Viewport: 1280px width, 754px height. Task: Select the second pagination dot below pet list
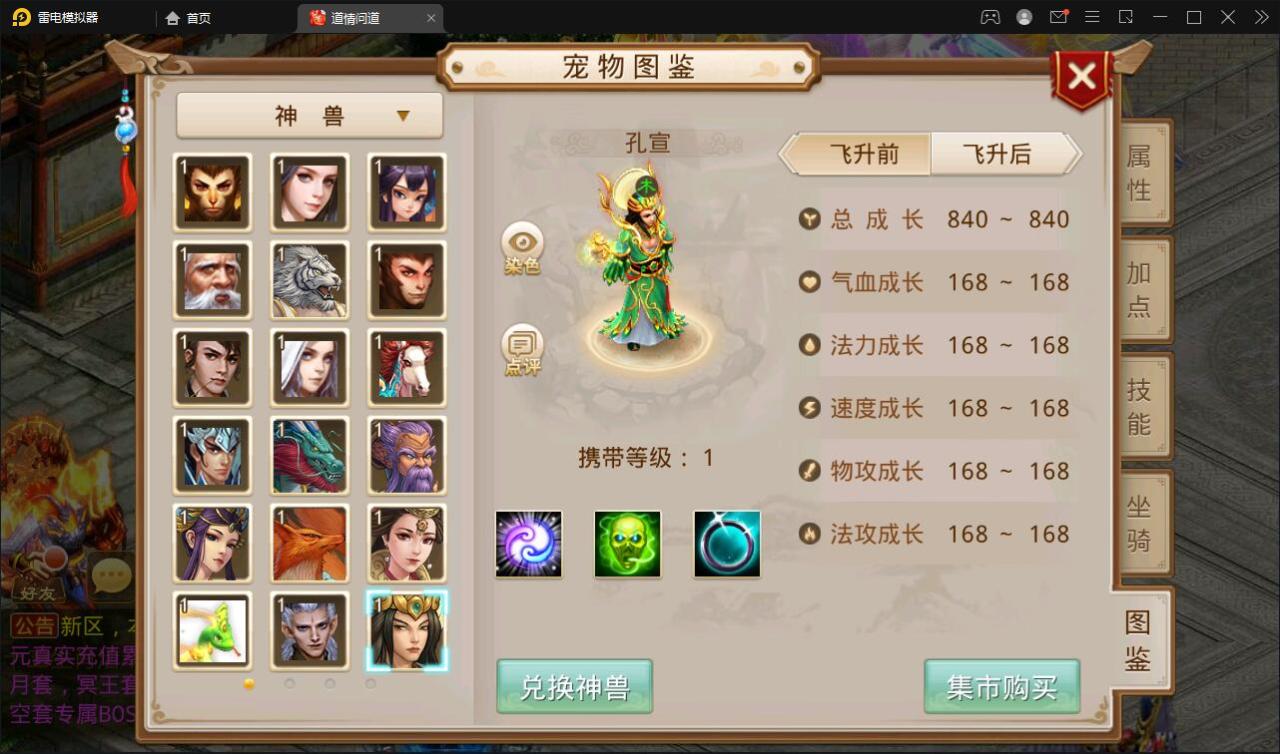pyautogui.click(x=289, y=683)
